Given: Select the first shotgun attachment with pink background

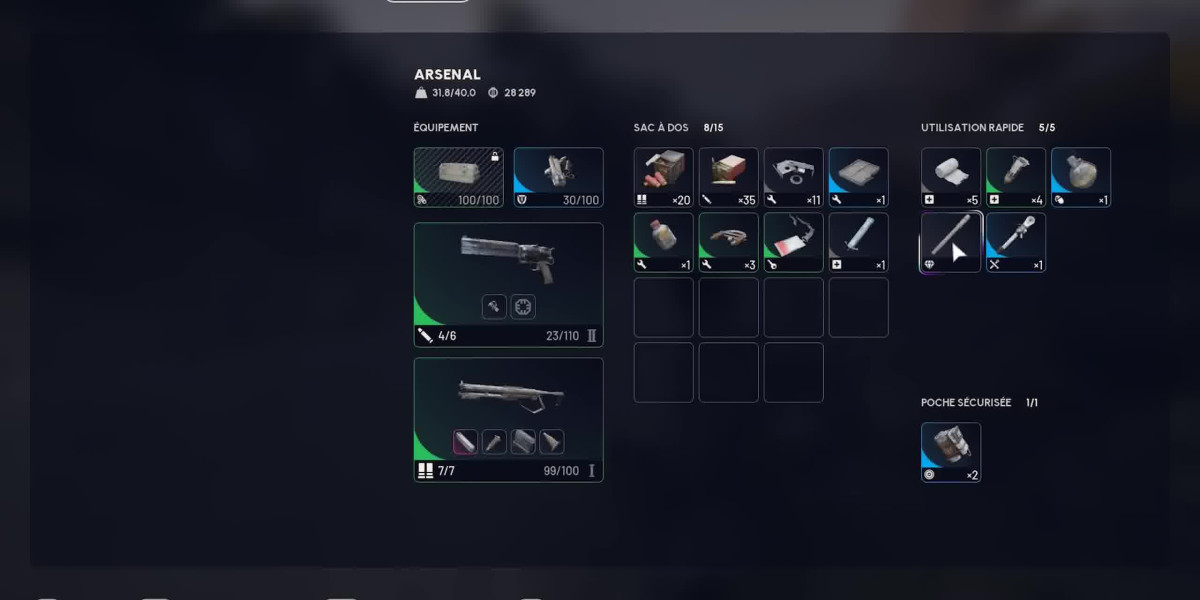Looking at the screenshot, I should 465,442.
